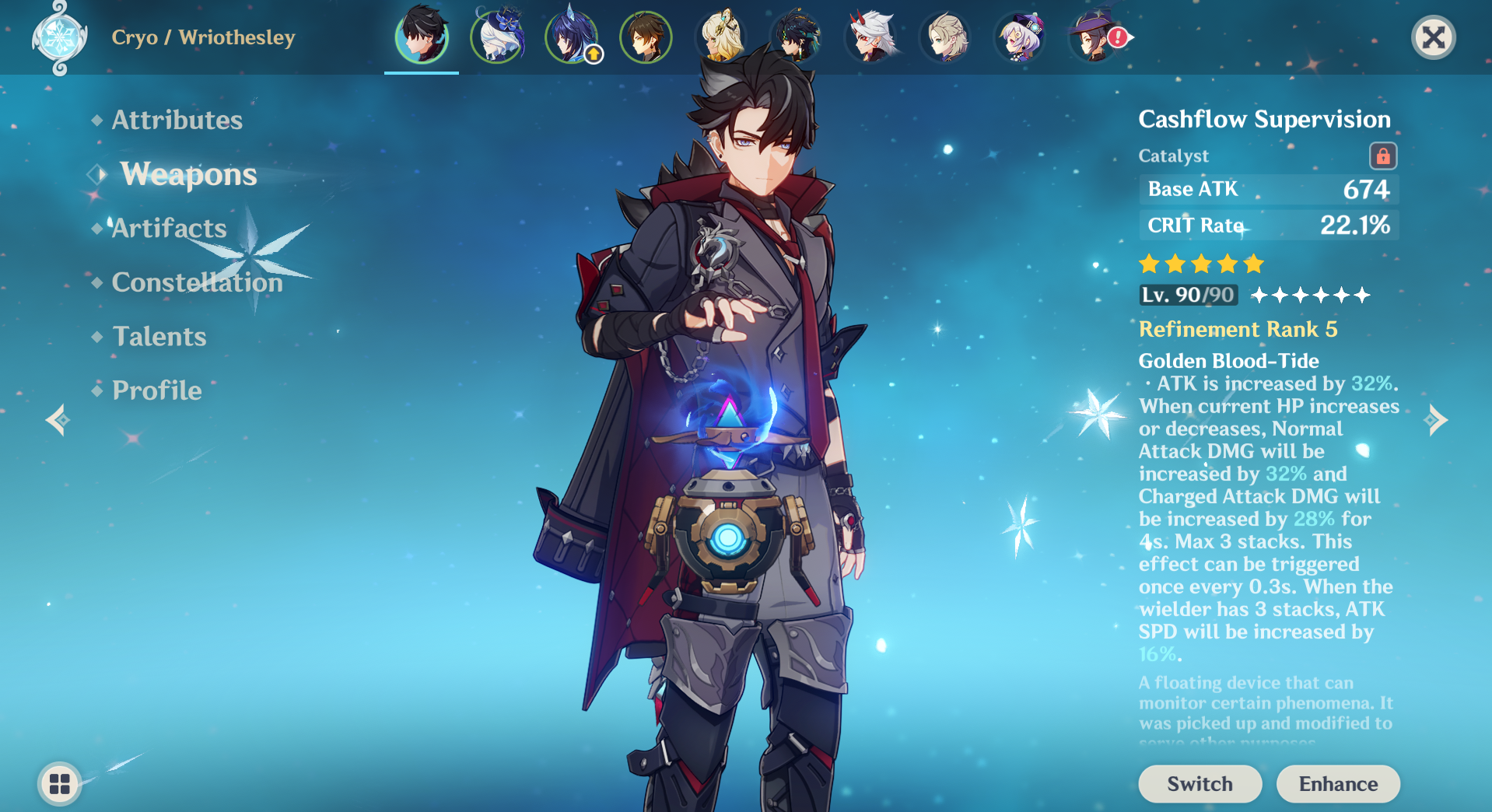Open the Paimon menu via the grid icon
1492x812 pixels.
[x=58, y=784]
